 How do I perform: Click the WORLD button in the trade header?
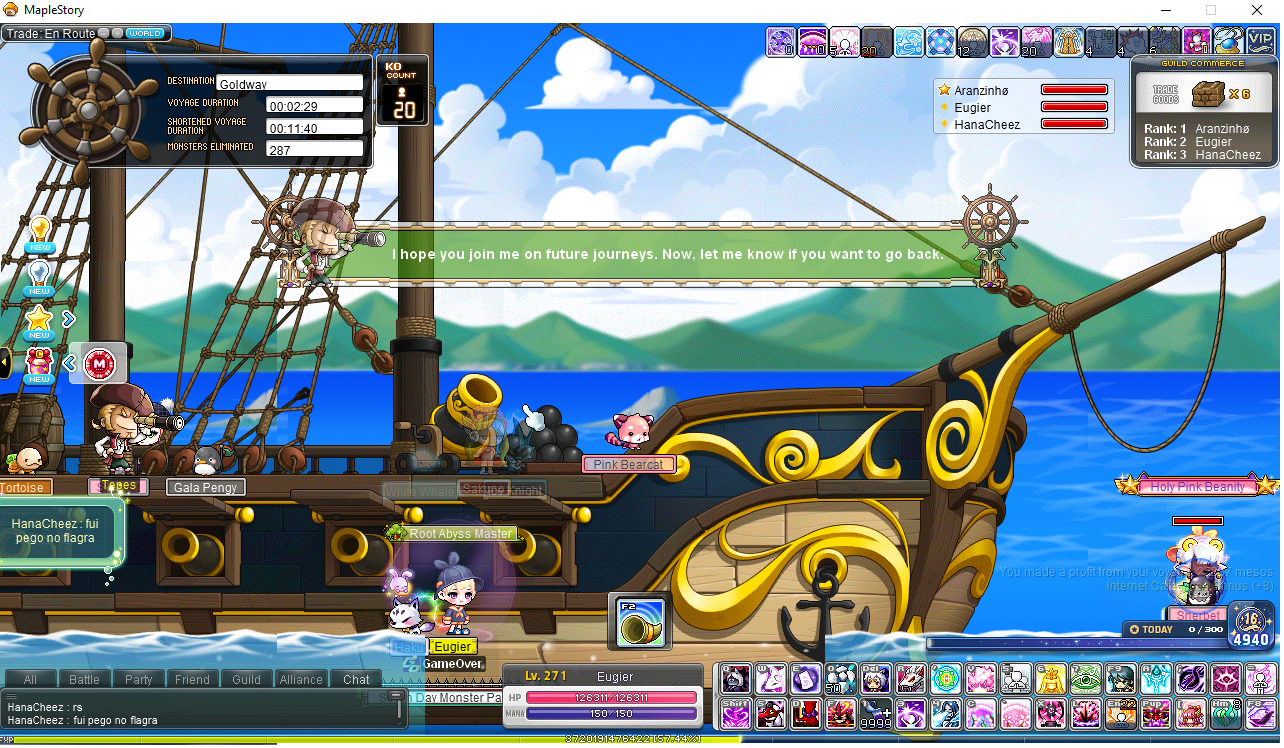[x=145, y=32]
